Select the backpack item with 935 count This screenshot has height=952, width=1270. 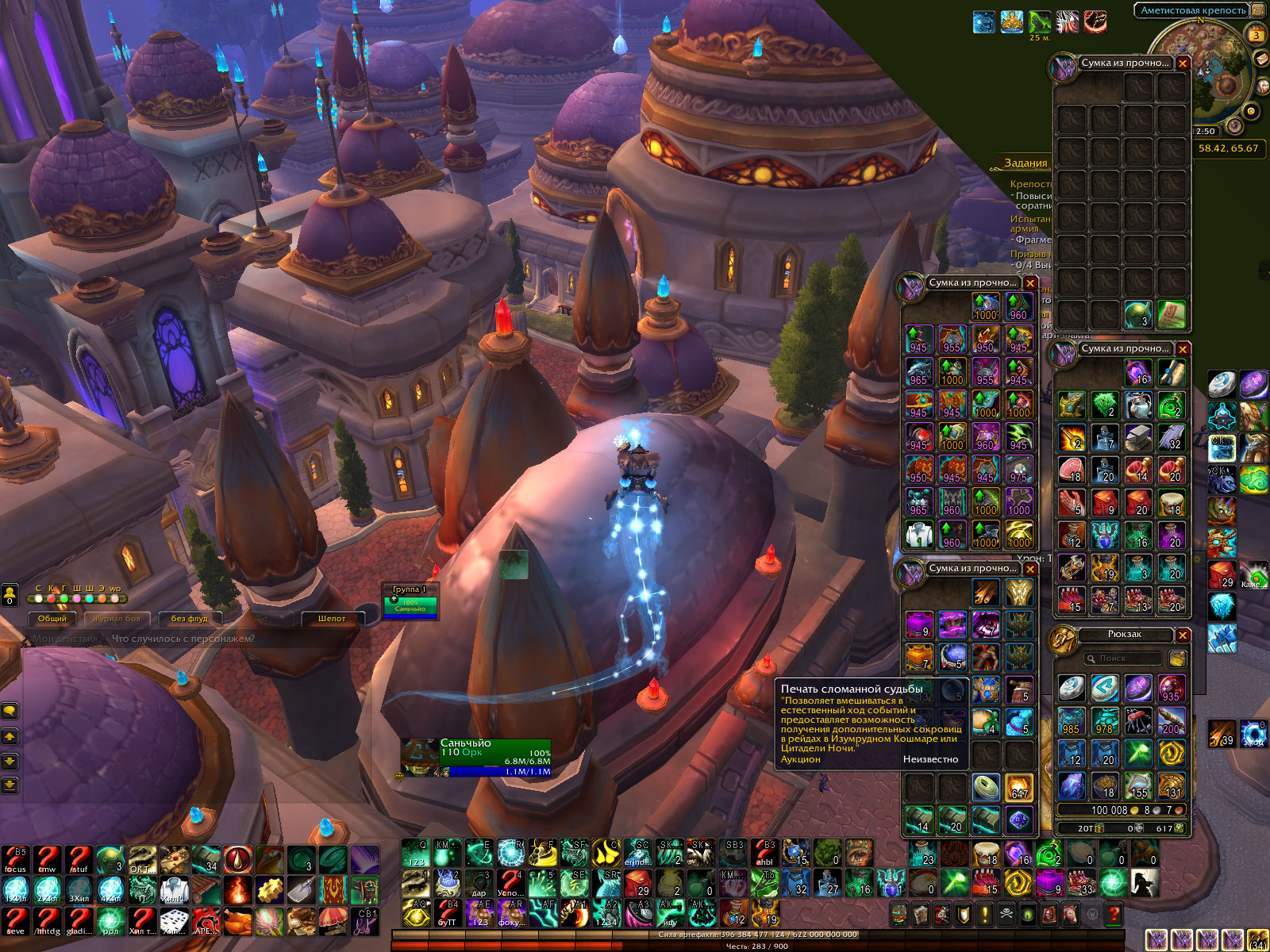1171,689
